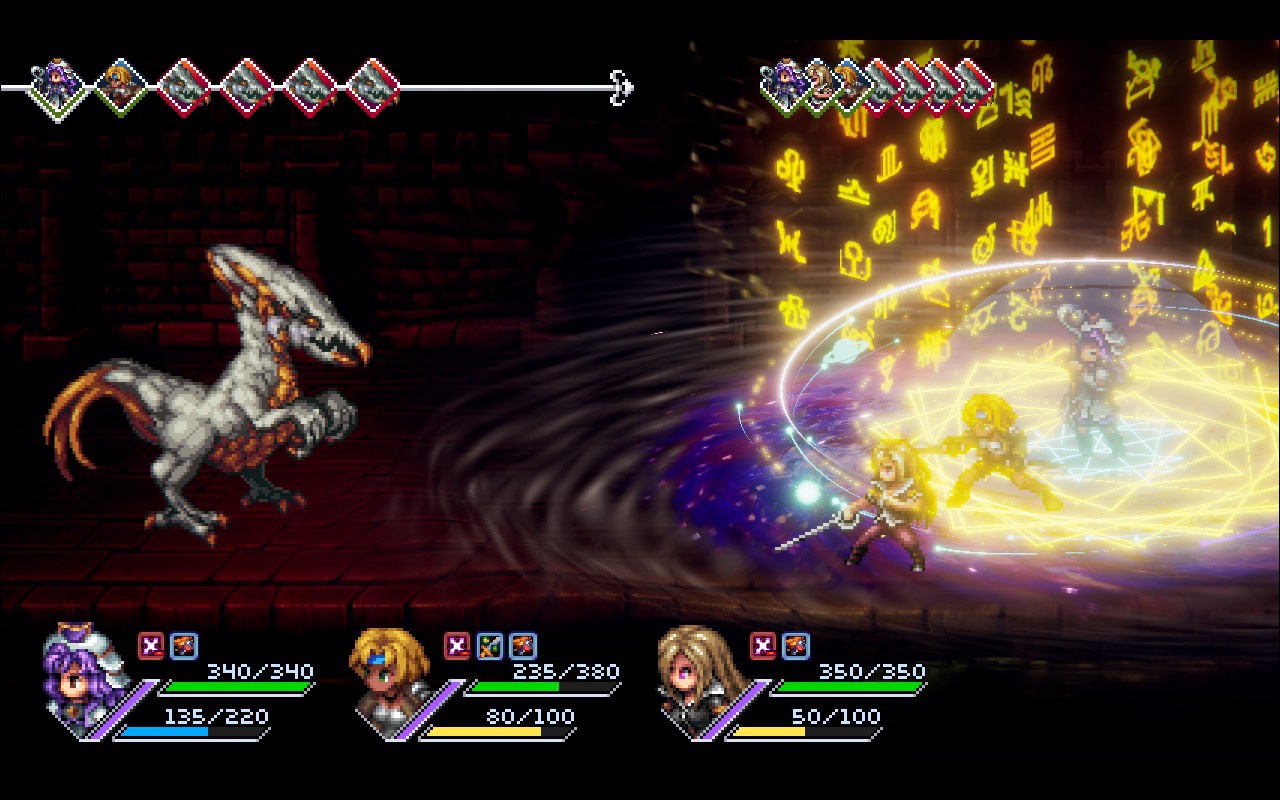Select the X status icon on blonde fighter's card
This screenshot has width=1280, height=800.
point(457,647)
